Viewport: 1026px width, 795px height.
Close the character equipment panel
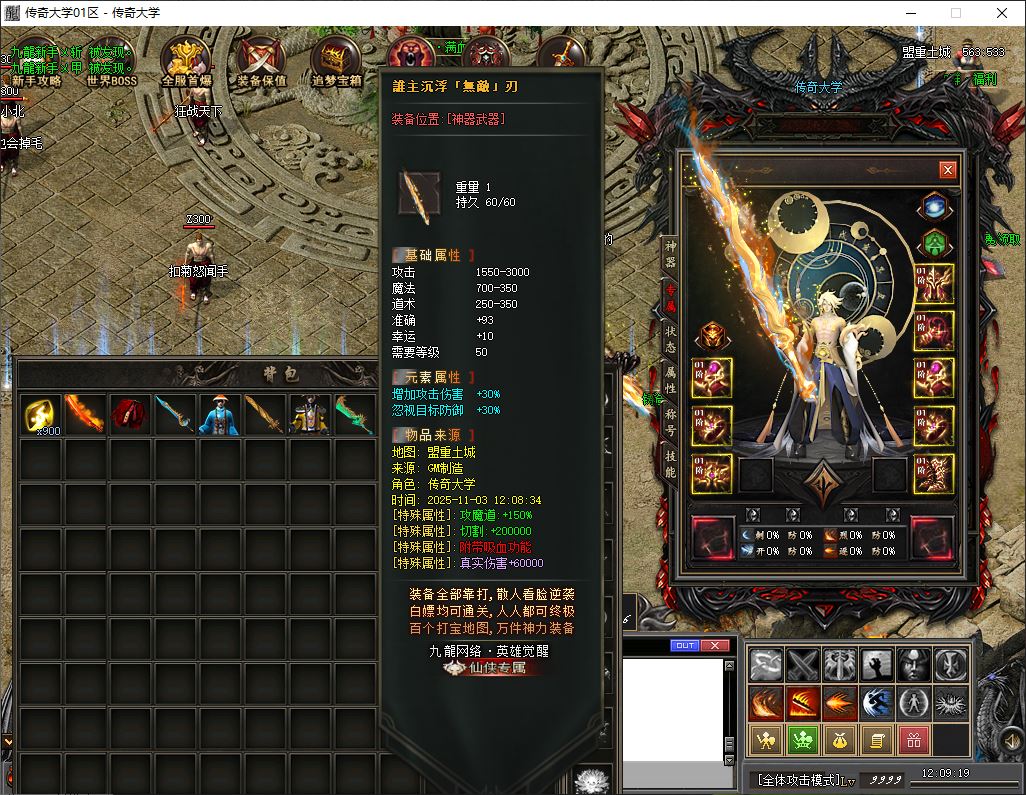[947, 170]
